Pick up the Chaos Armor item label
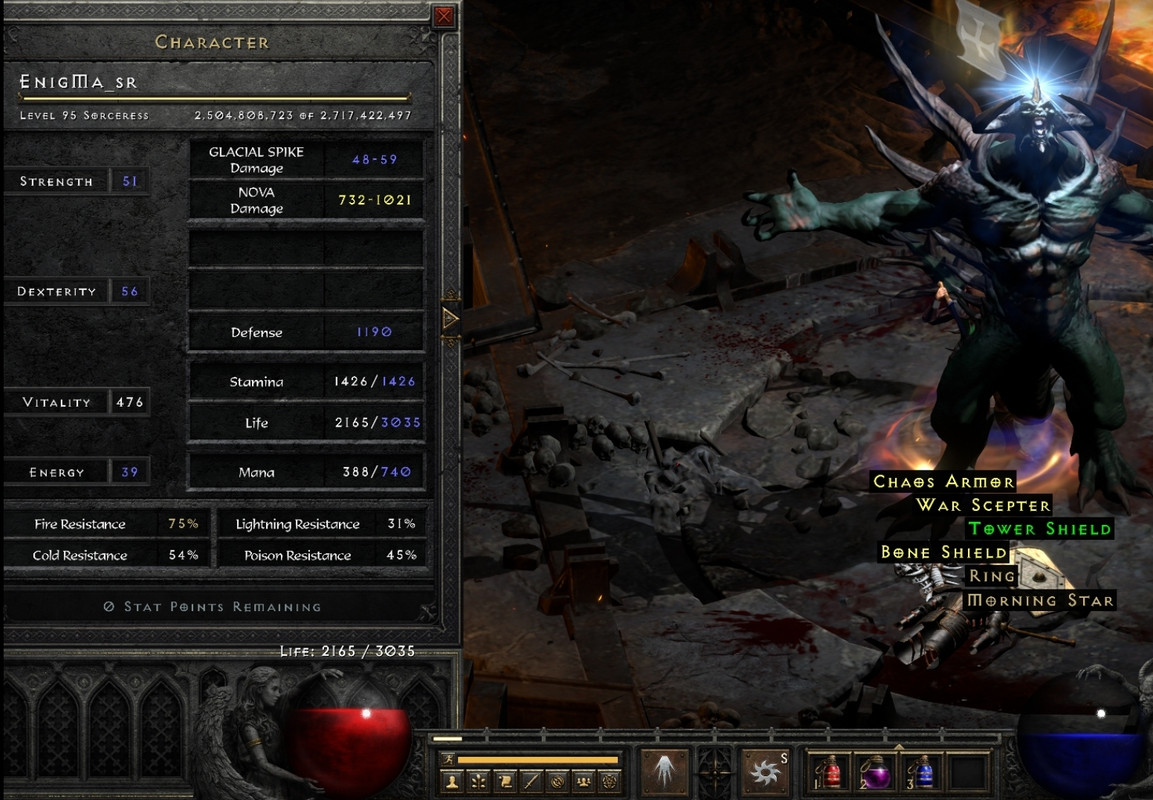1153x800 pixels. pyautogui.click(x=944, y=482)
